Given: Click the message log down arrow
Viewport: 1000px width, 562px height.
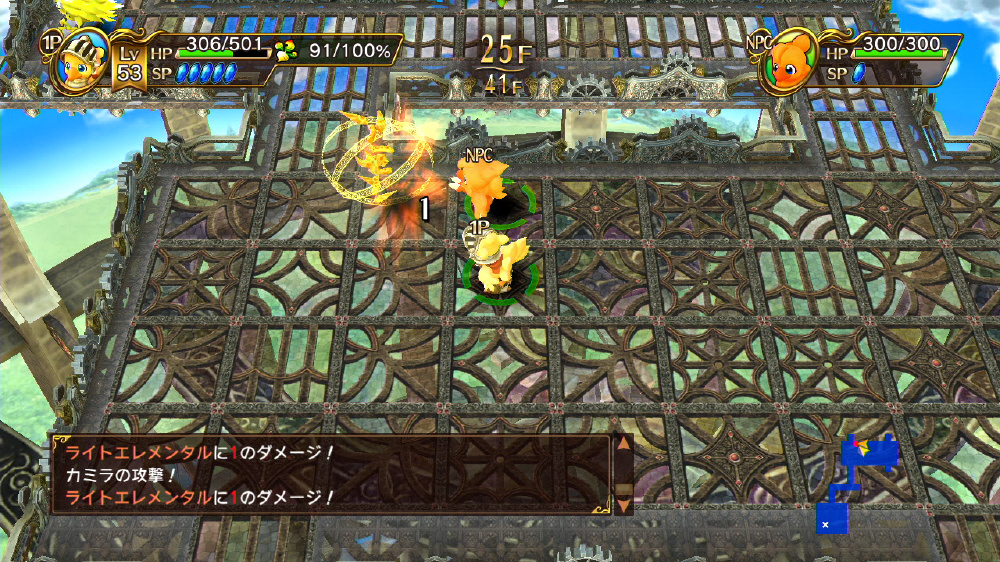Looking at the screenshot, I should click(x=622, y=504).
